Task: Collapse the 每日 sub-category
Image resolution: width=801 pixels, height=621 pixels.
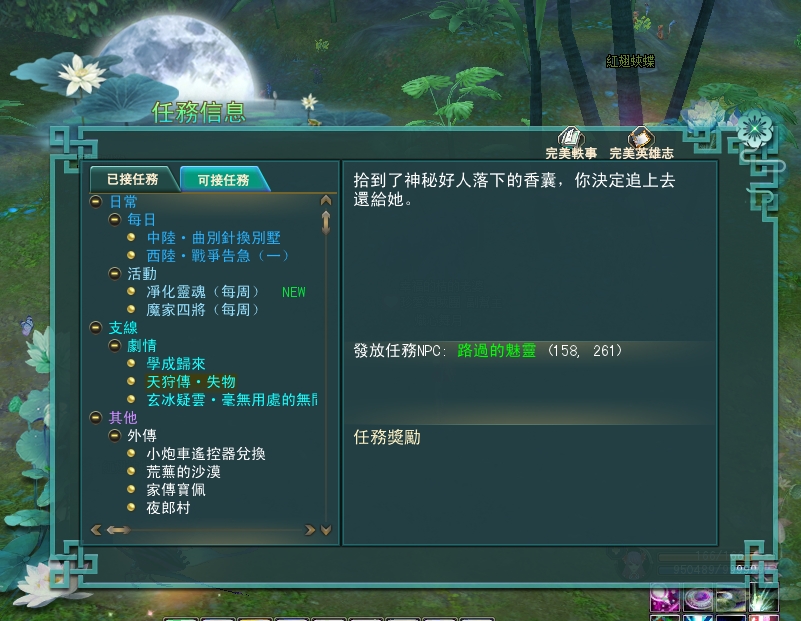Action: 114,220
